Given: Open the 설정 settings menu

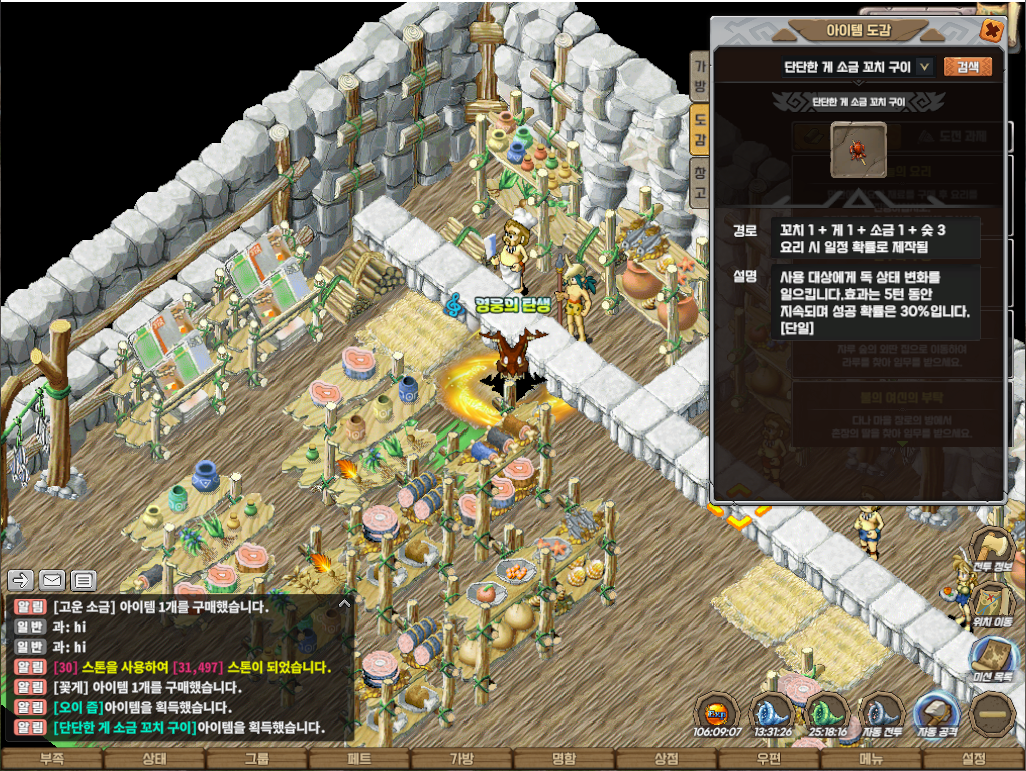Looking at the screenshot, I should point(973,759).
